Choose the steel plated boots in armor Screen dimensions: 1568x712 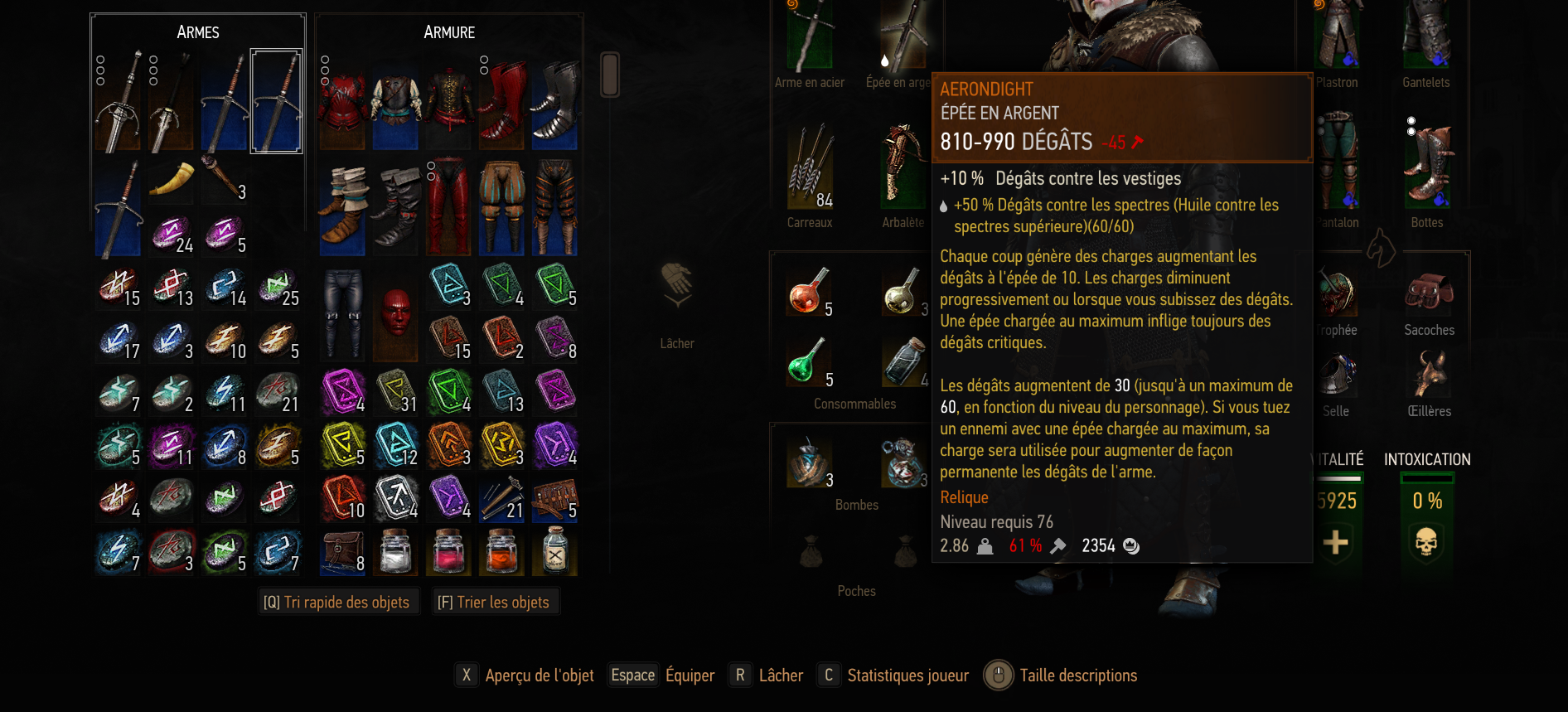554,101
